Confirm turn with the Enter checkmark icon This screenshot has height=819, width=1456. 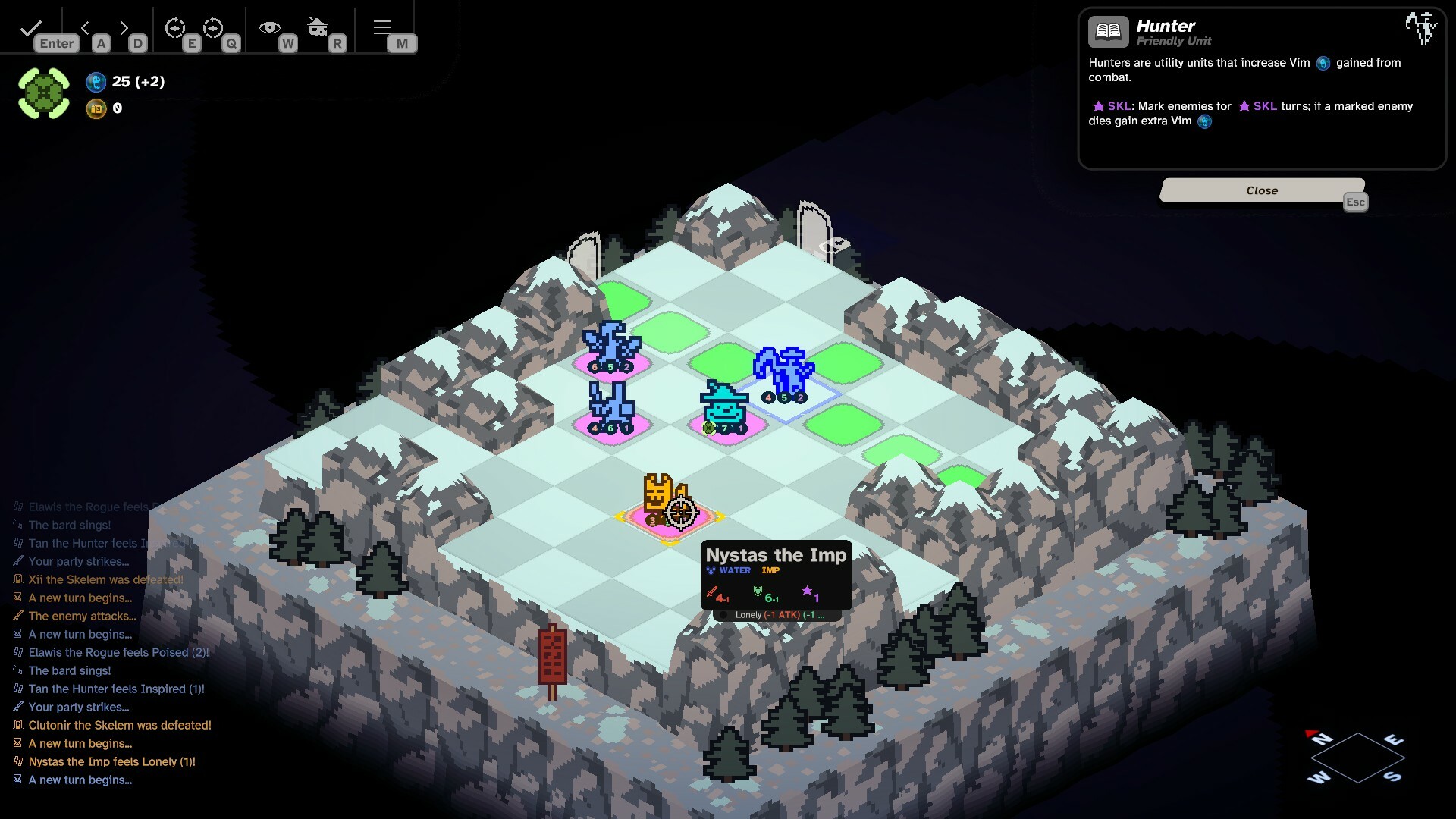[x=30, y=28]
